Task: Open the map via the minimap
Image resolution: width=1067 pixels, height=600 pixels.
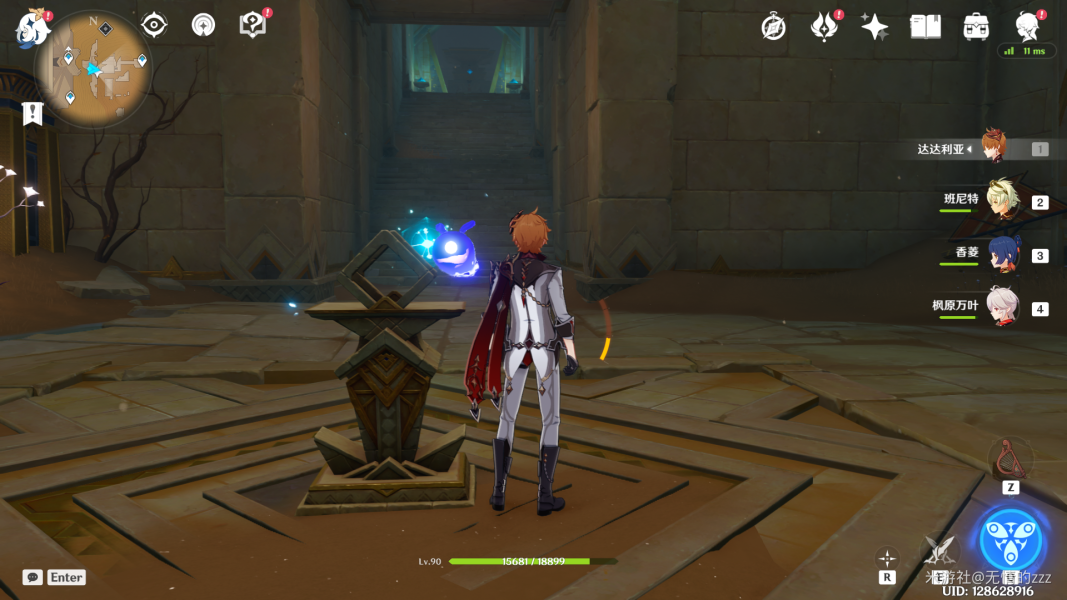Action: tap(92, 69)
